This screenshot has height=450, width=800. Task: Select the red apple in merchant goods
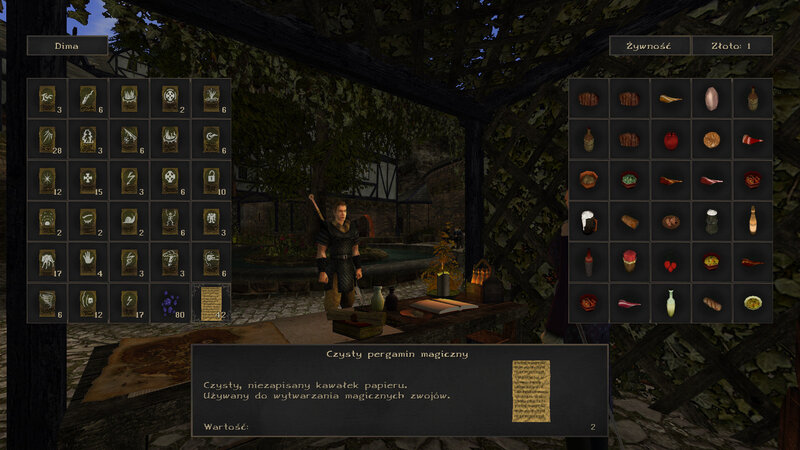point(670,139)
